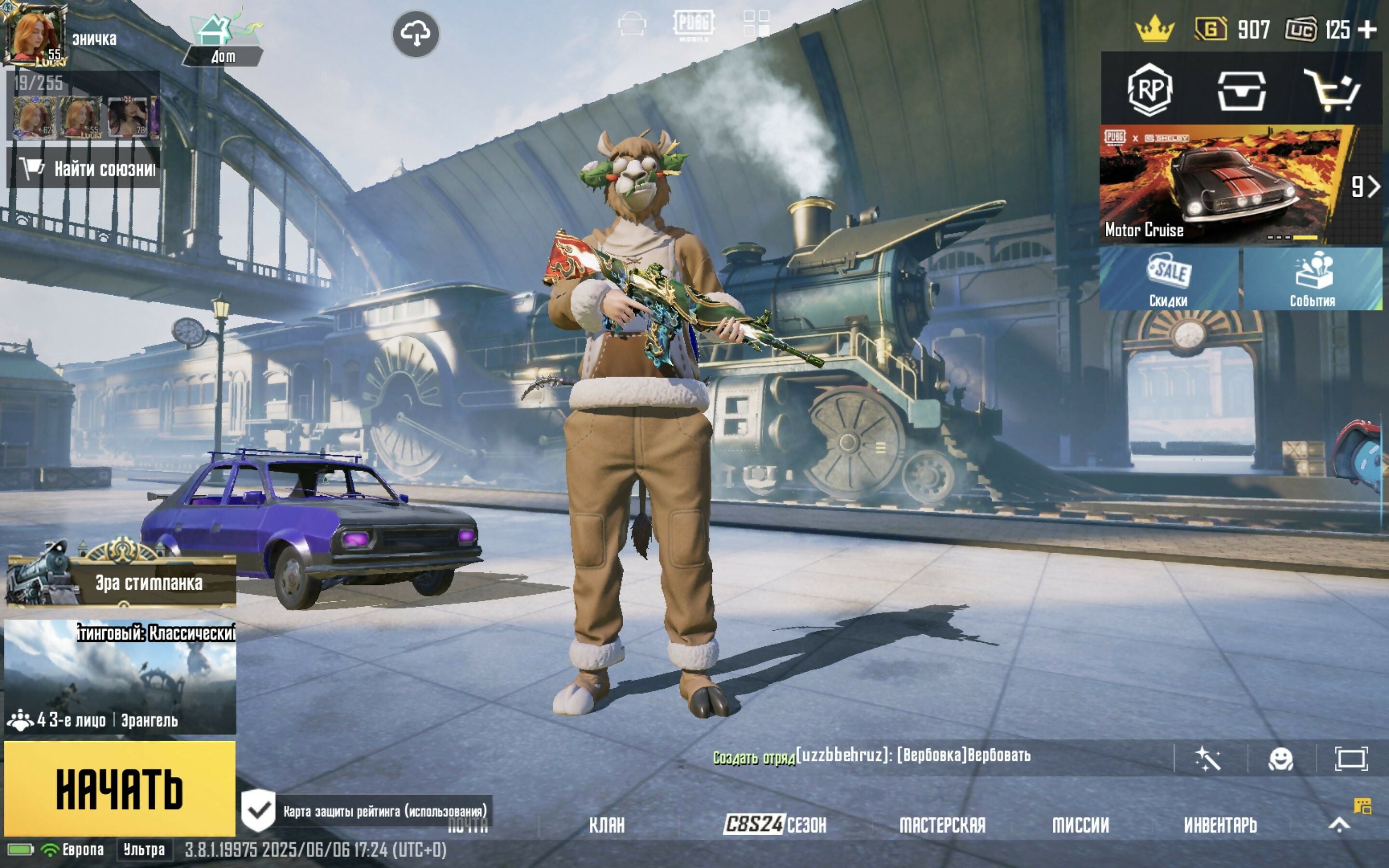Add UC with the plus button
Screen dimensions: 1389x868
pyautogui.click(x=1369, y=29)
